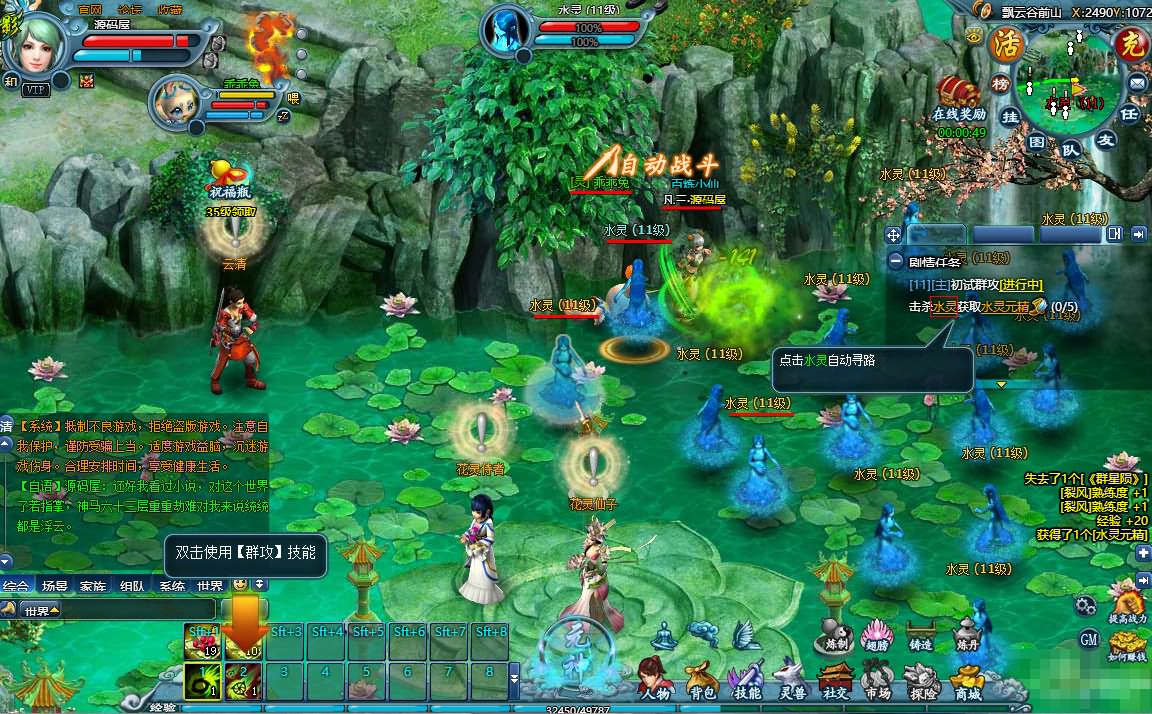The image size is (1152, 714).
Task: Switch to the 家族 chat tab
Action: [93, 586]
